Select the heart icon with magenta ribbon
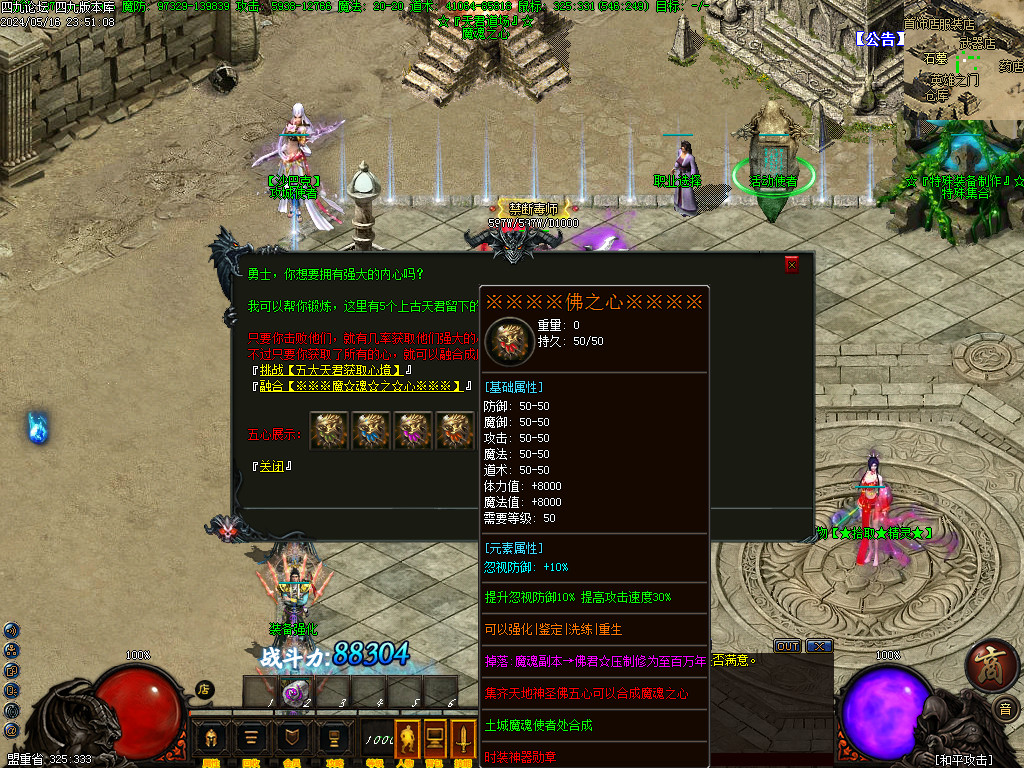Screen dimensions: 1024x768 coord(412,431)
